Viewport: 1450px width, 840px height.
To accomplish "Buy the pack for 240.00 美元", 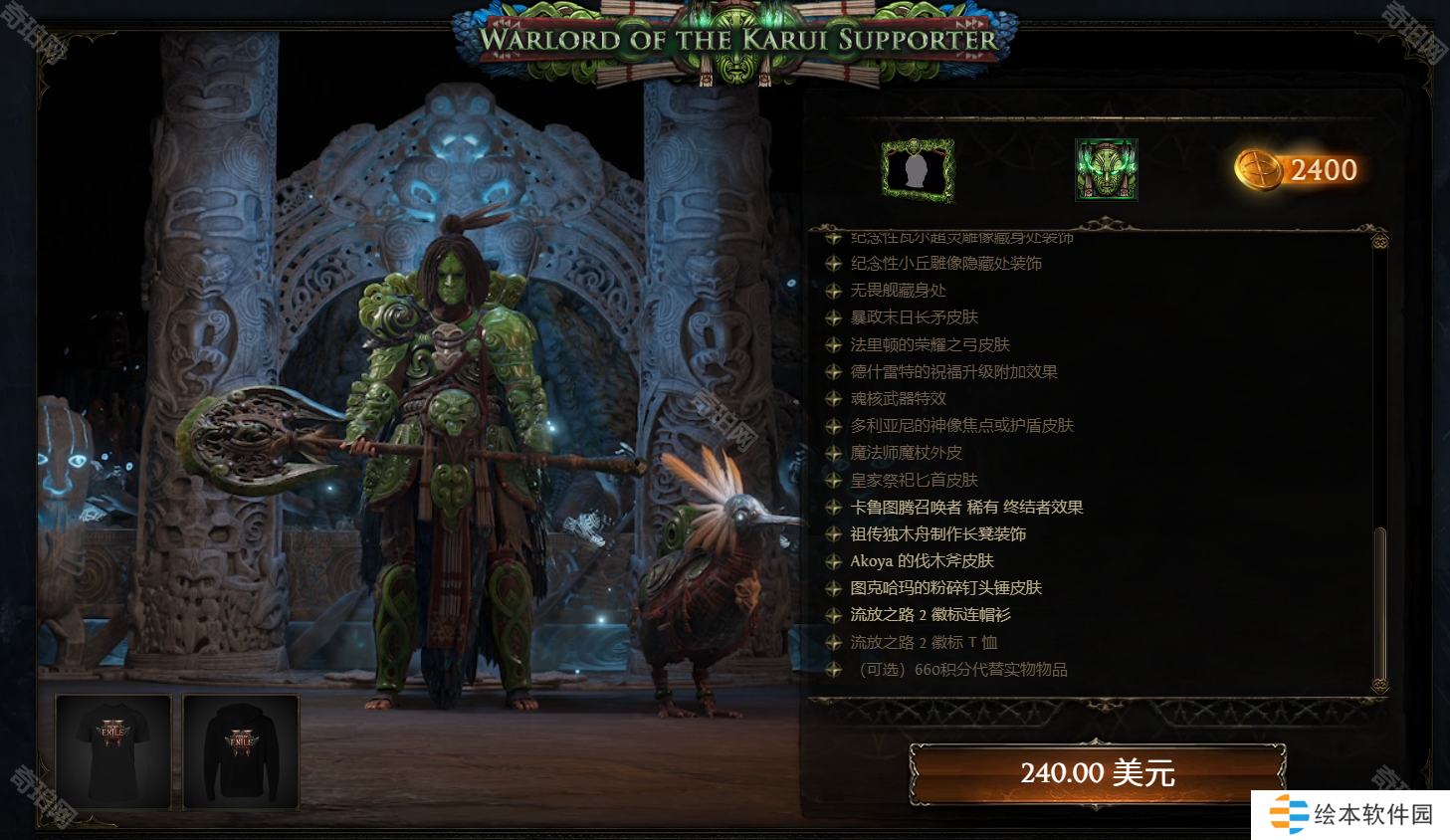I will pos(1097,773).
